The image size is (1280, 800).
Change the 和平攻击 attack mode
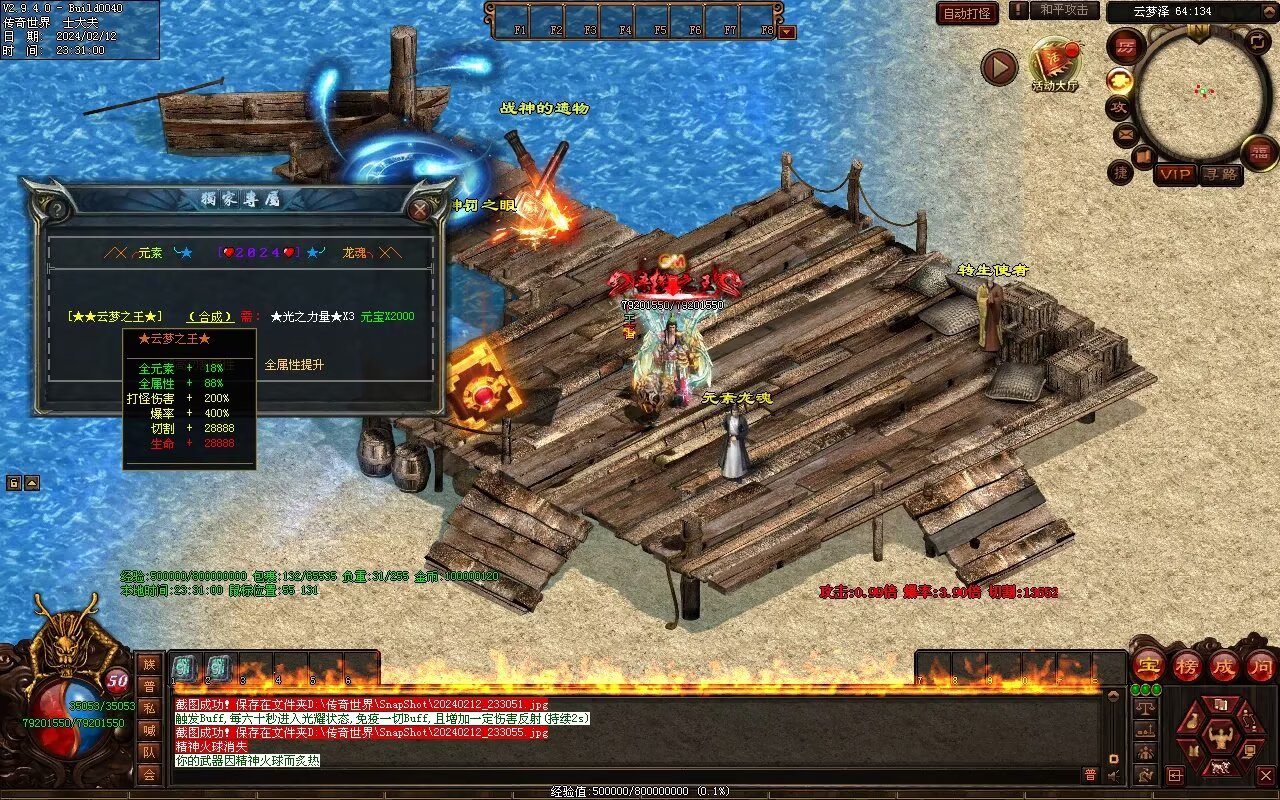click(1063, 11)
